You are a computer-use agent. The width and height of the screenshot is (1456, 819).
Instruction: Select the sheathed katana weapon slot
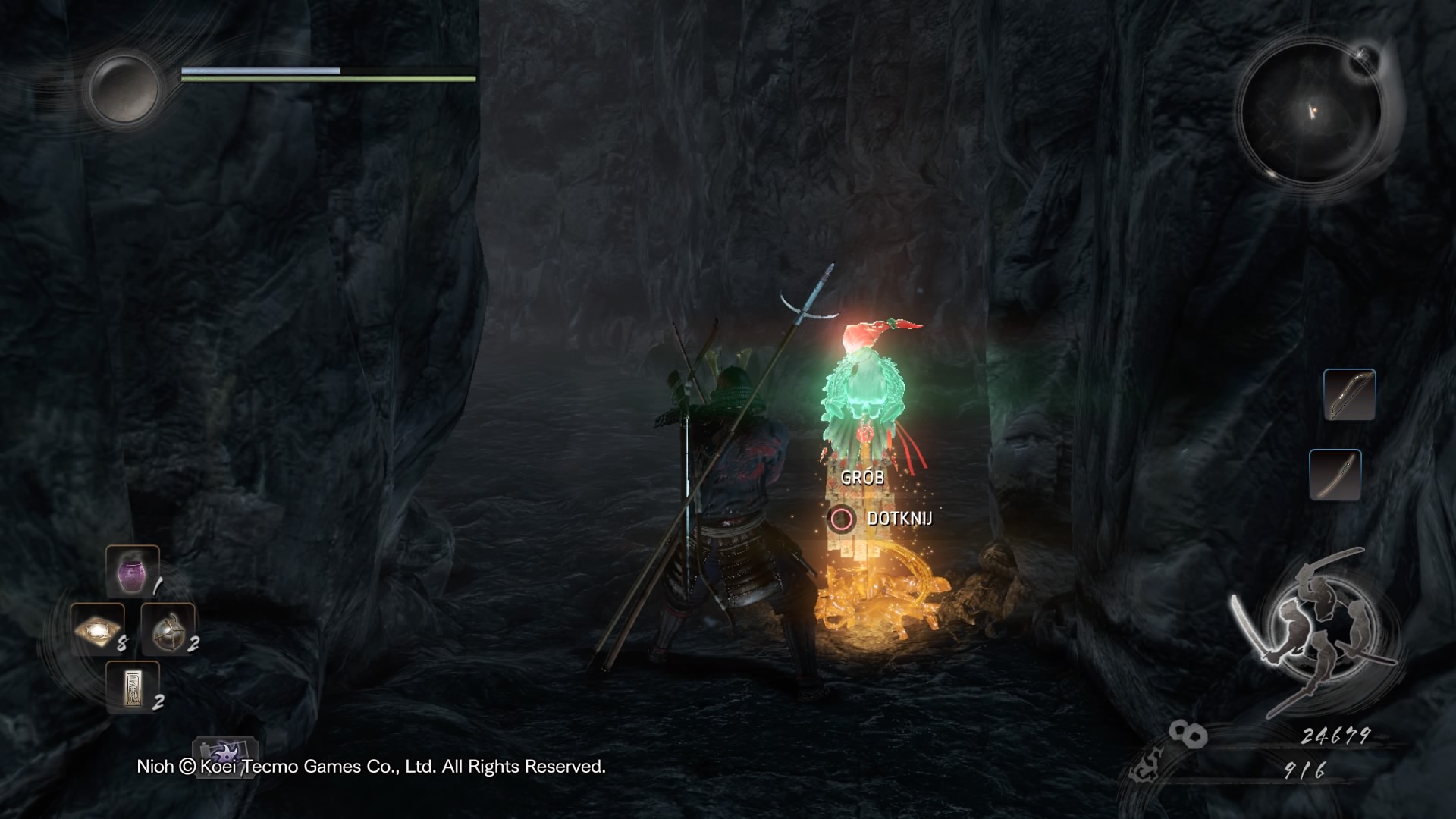(1335, 475)
